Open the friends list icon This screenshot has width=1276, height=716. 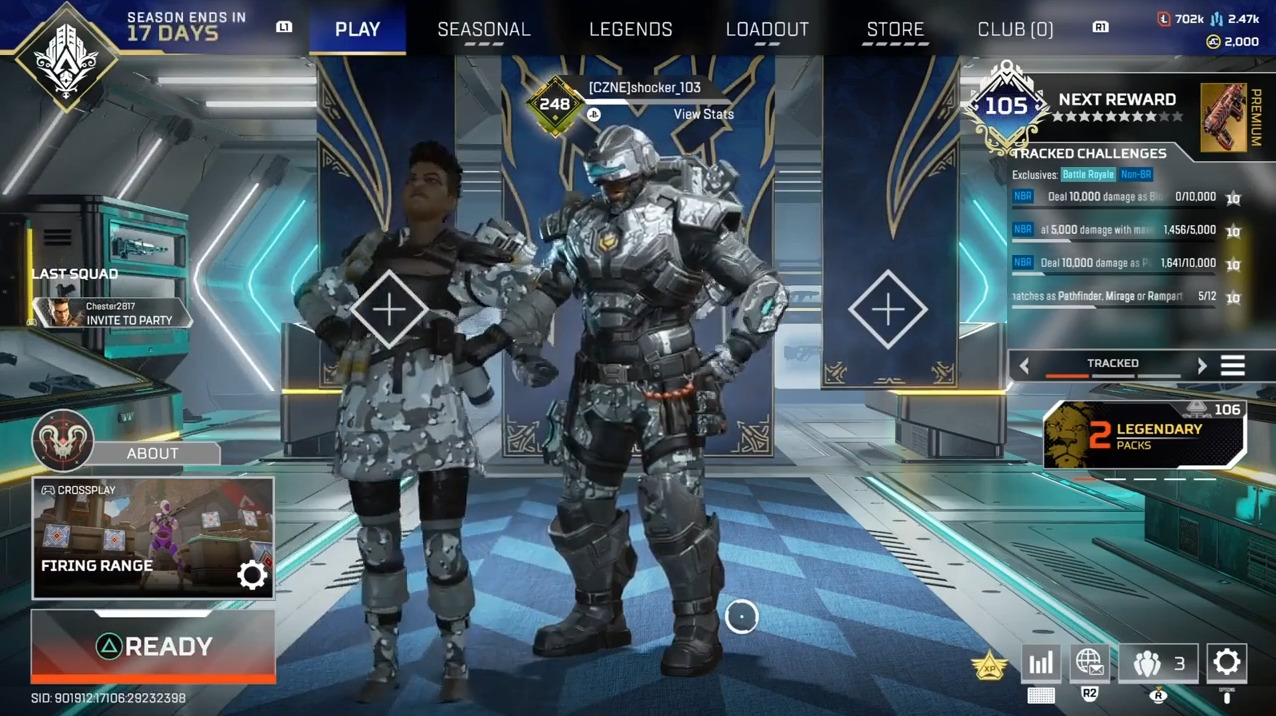[x=1158, y=662]
